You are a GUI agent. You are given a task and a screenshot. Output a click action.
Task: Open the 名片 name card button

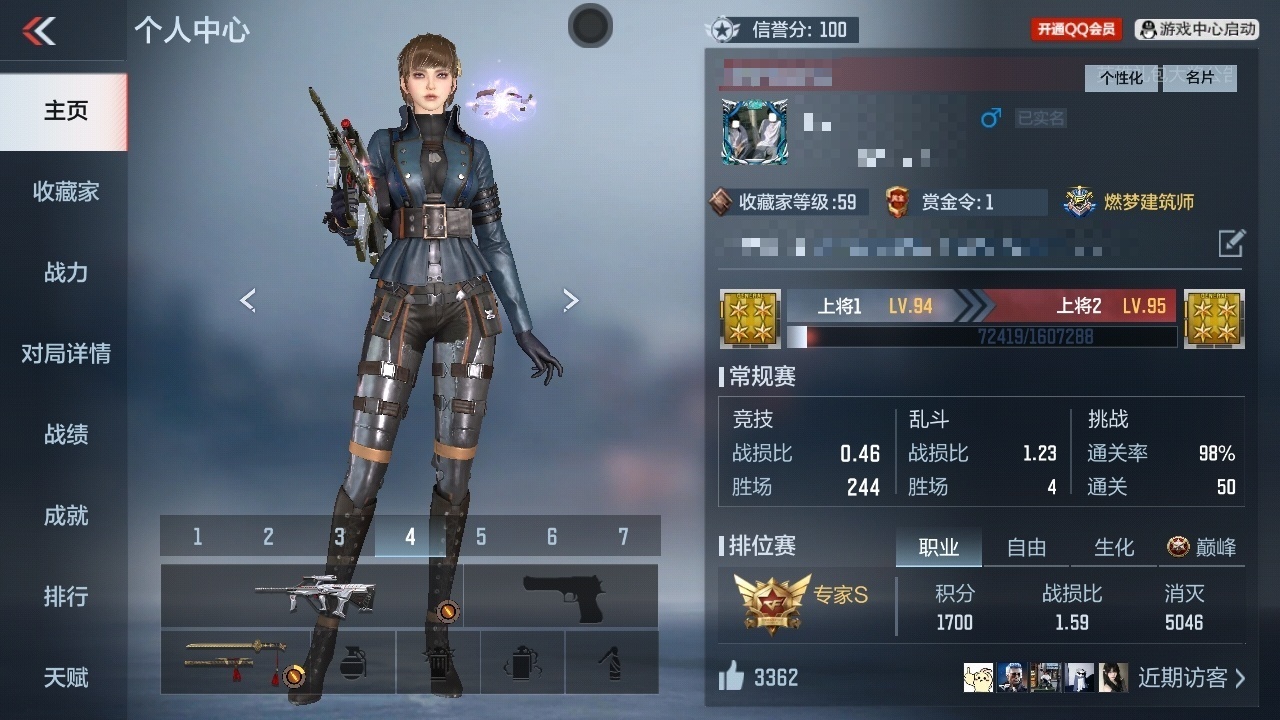click(1199, 77)
